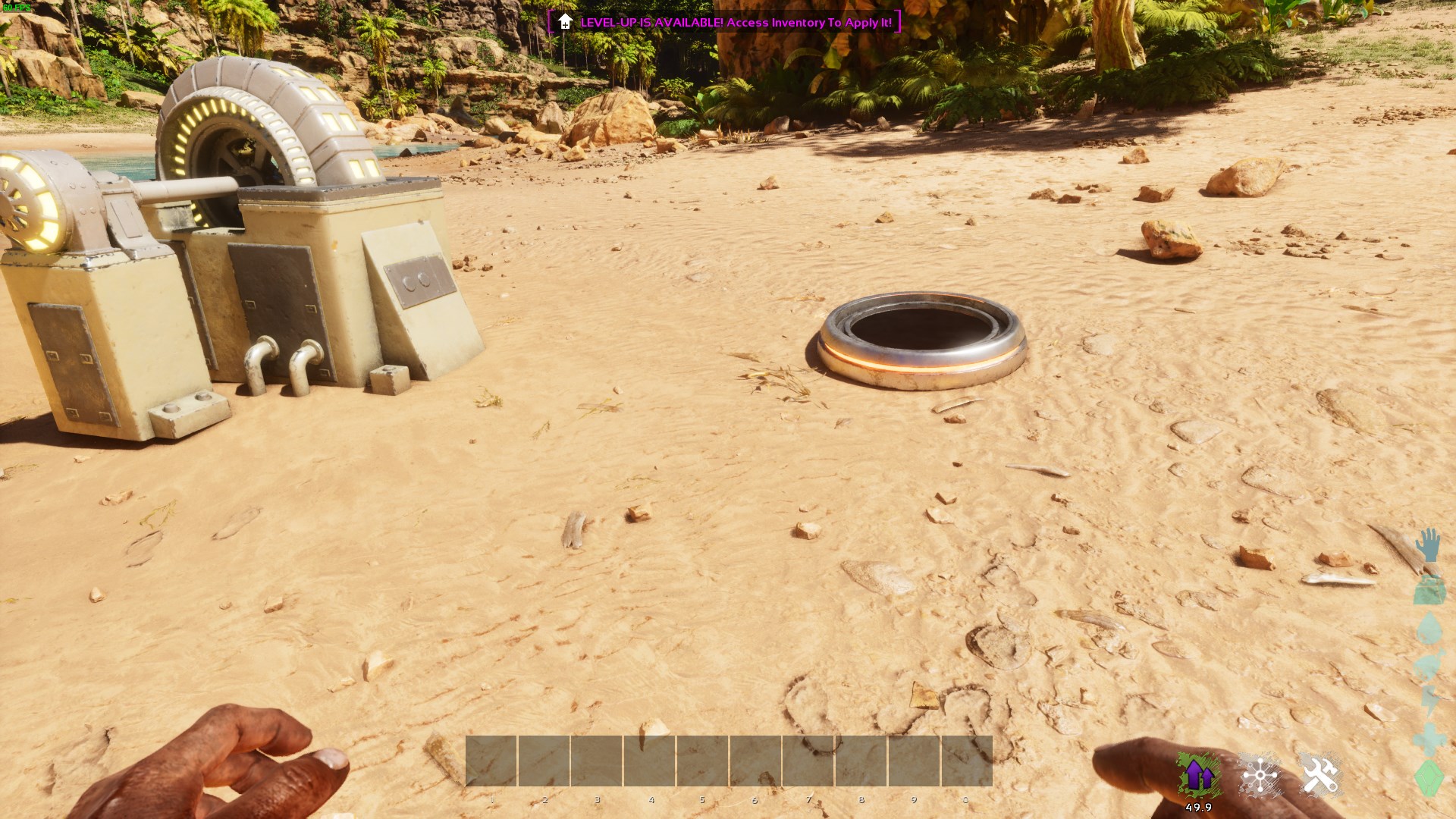Click the LEVEL-UP IS AVAILABLE notification banner

[724, 23]
